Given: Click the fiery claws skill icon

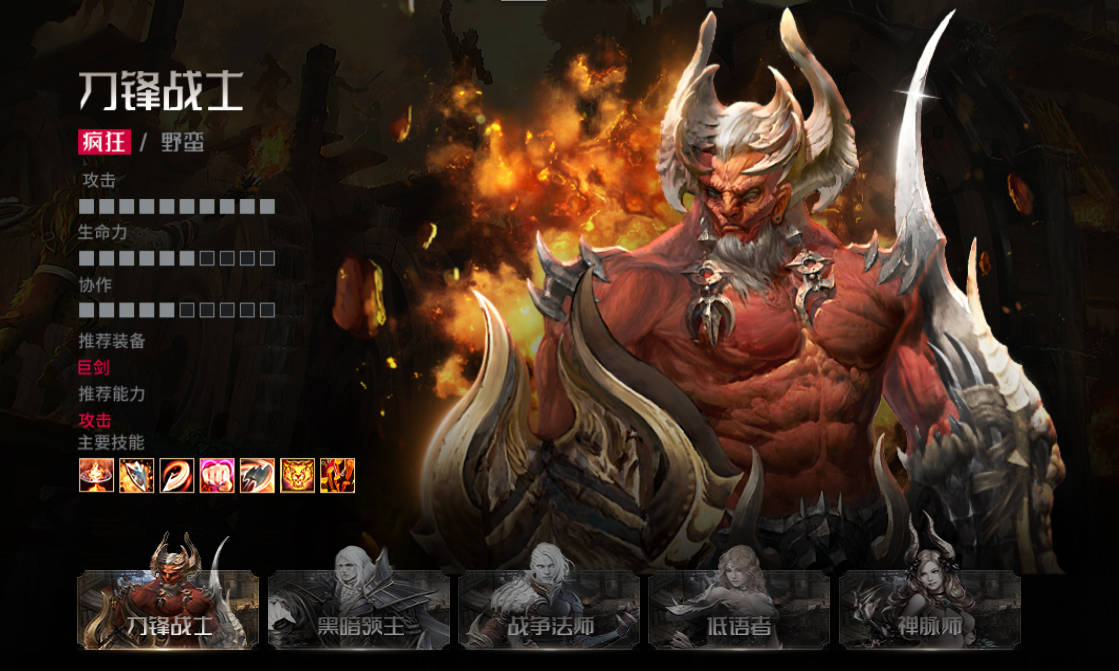Looking at the screenshot, I should 337,476.
